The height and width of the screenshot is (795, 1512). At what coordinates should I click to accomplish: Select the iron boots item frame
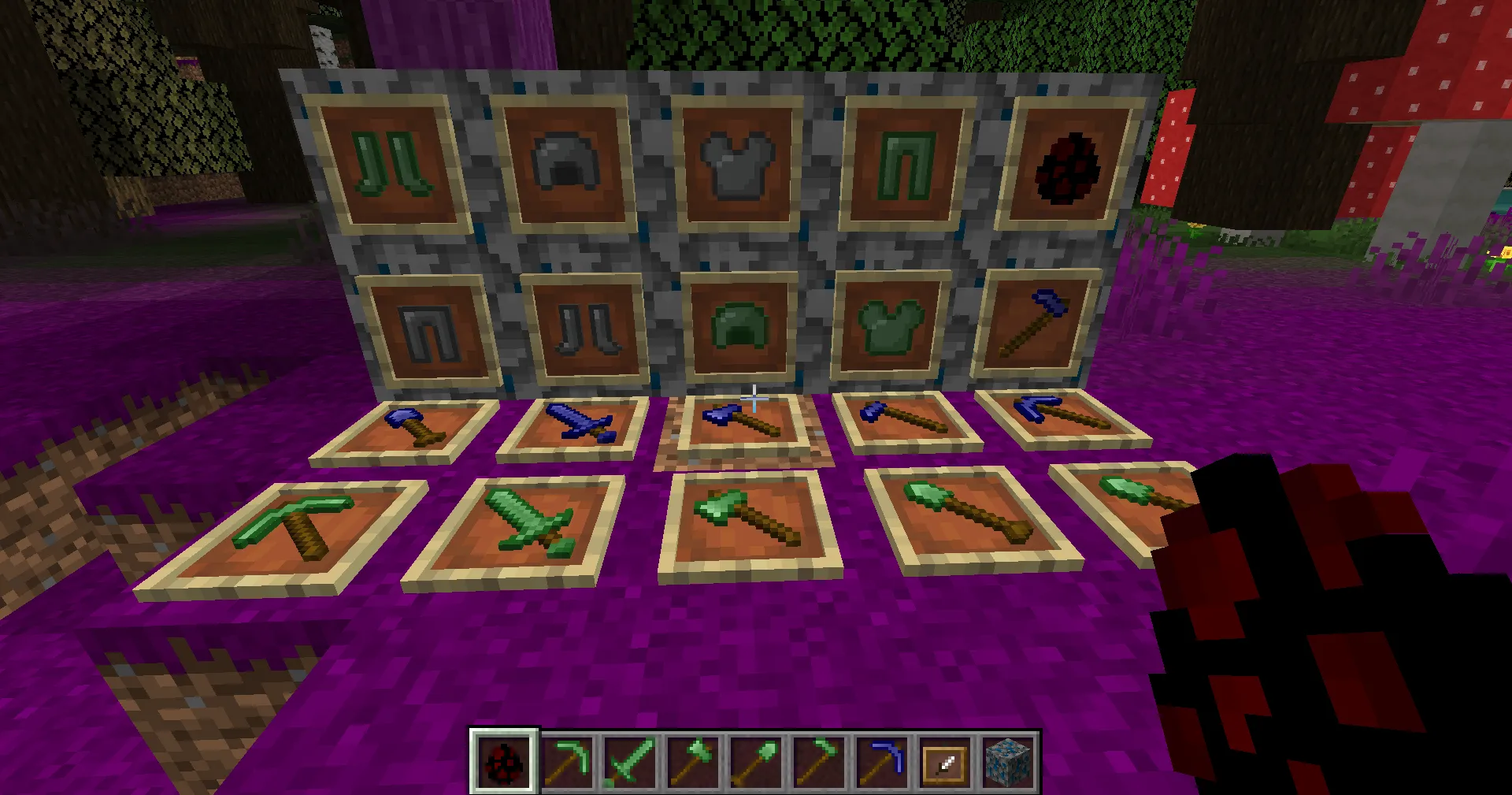pos(587,331)
